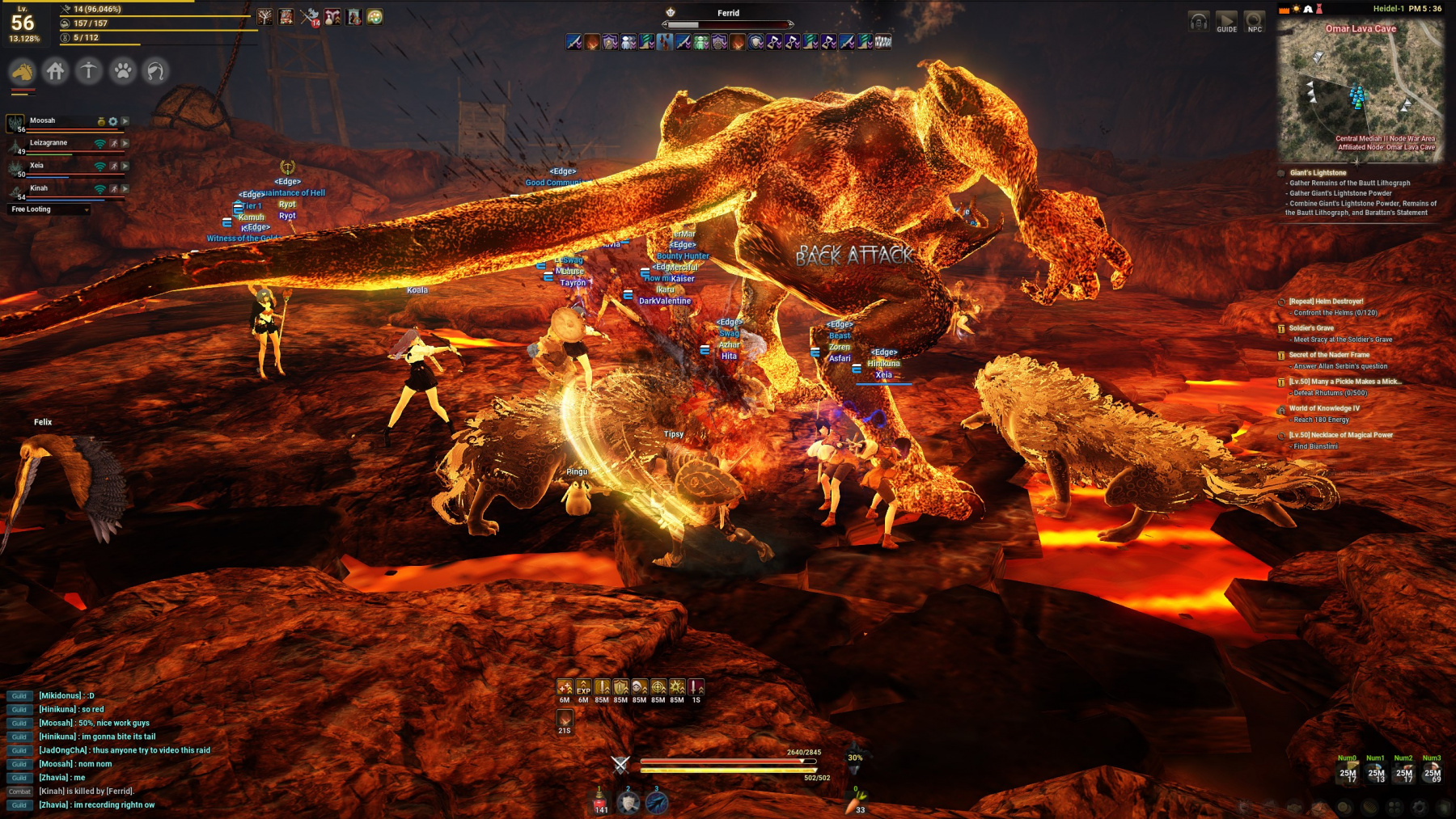
Task: Select party member Kinah
Action: pos(39,188)
